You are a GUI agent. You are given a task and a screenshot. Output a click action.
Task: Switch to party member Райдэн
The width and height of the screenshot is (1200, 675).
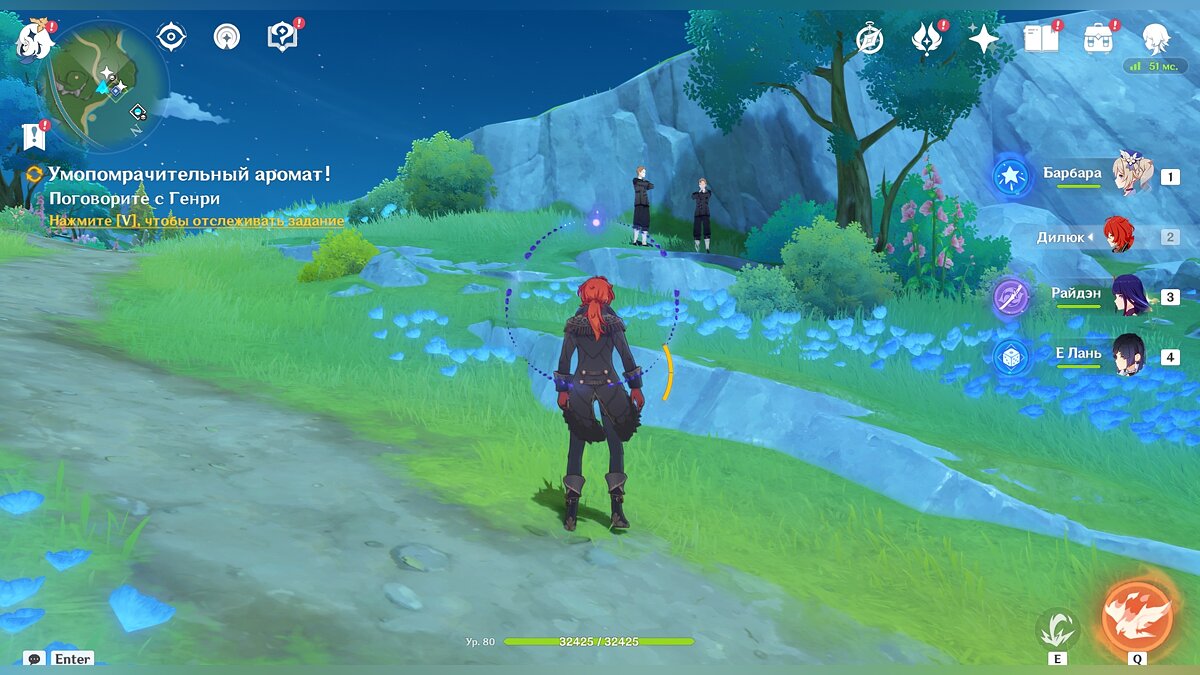1128,296
